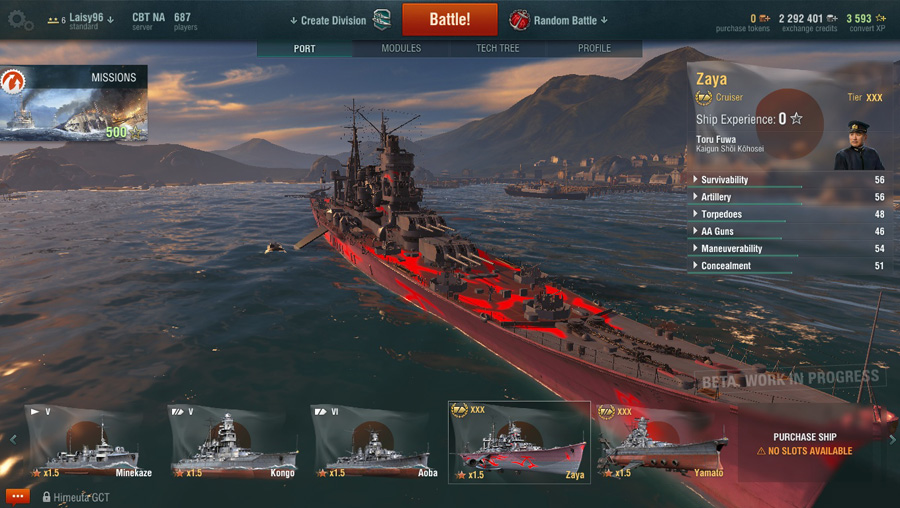Open the chat menu button
900x508 pixels.
[x=17, y=496]
